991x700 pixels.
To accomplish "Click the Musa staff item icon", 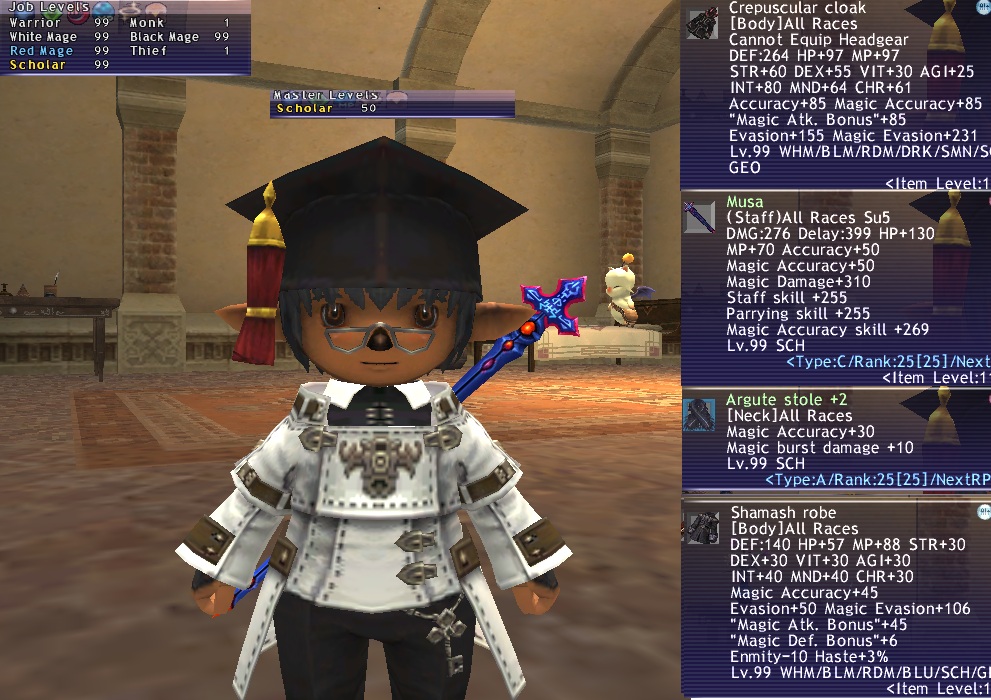I will click(700, 215).
